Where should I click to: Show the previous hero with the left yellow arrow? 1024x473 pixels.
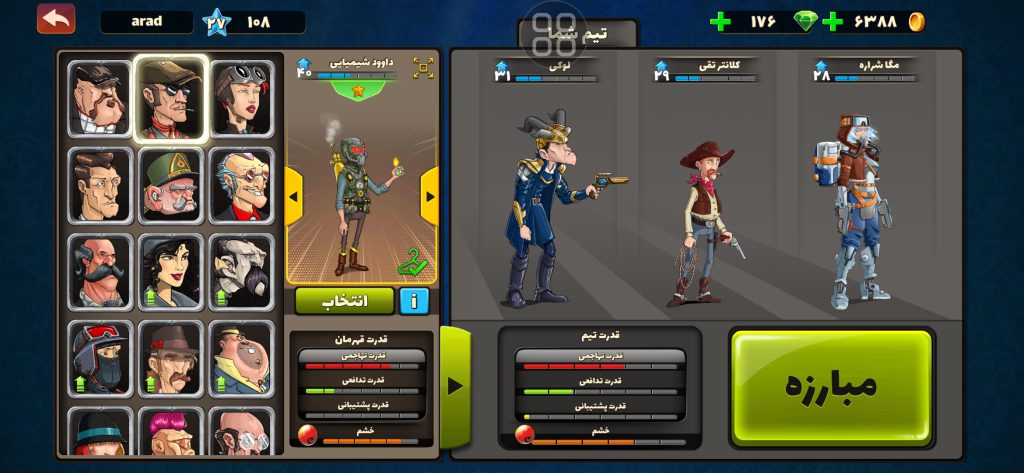pos(294,195)
